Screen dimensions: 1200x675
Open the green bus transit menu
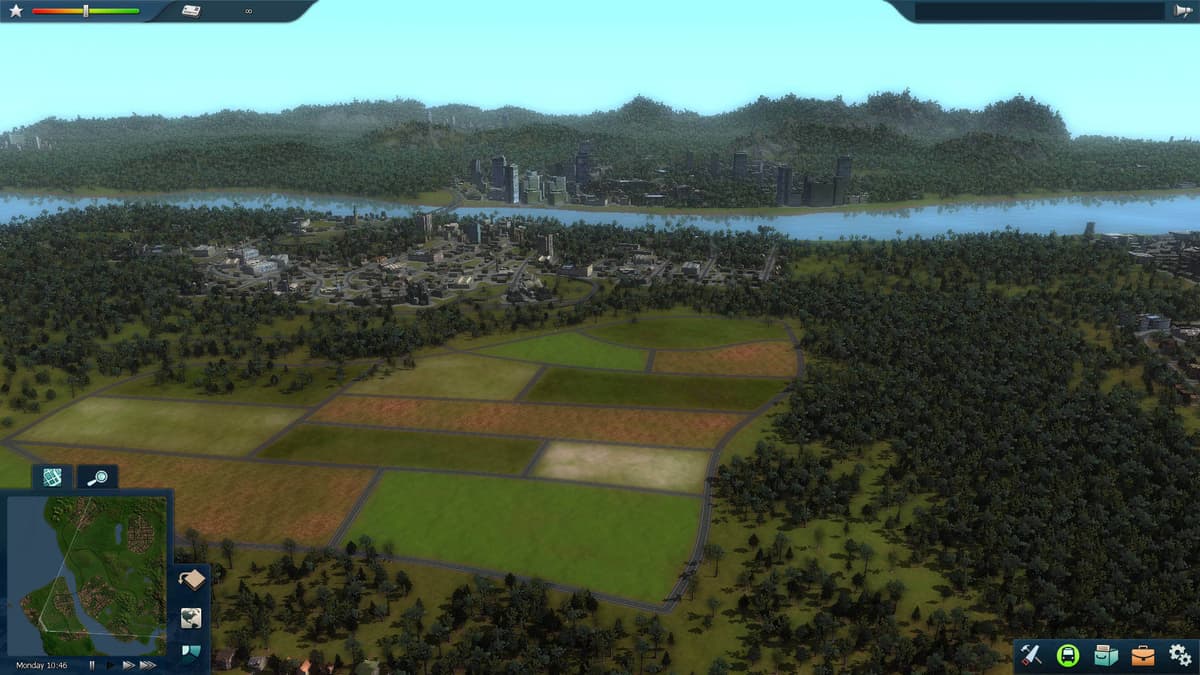[1068, 655]
